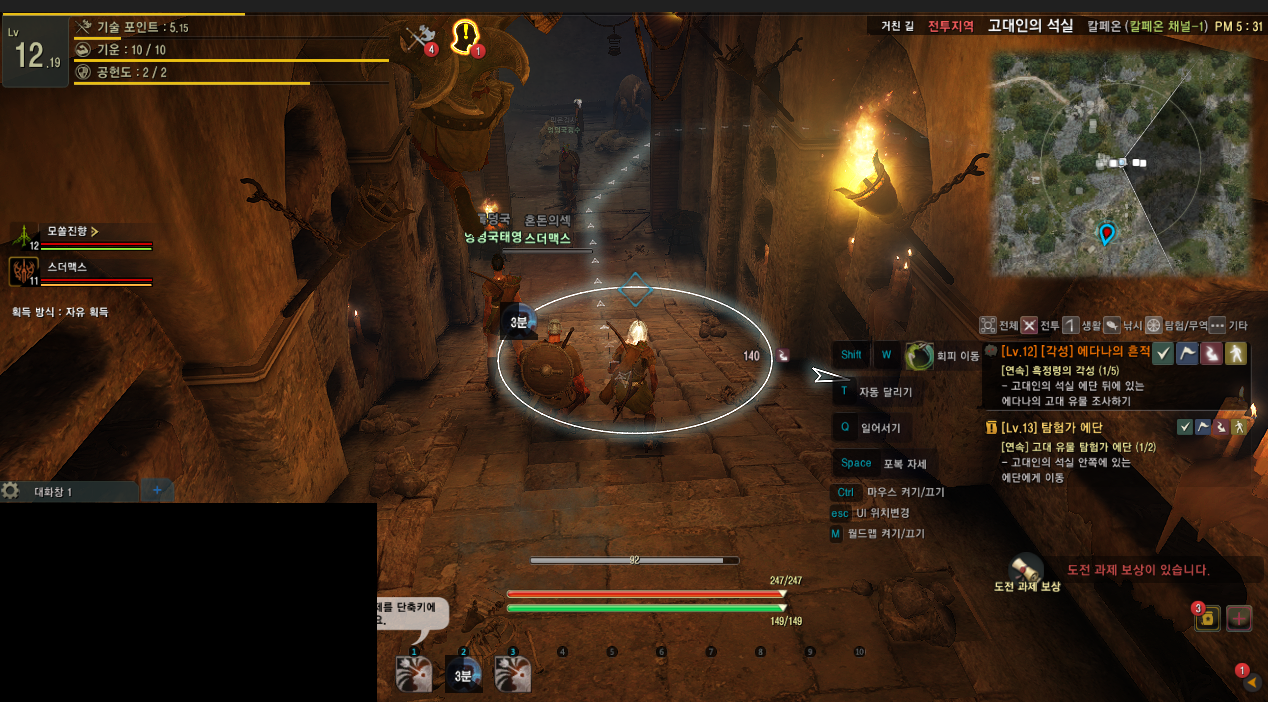Image resolution: width=1268 pixels, height=702 pixels.
Task: Toggle the 기타 quest filter
Action: click(1217, 325)
